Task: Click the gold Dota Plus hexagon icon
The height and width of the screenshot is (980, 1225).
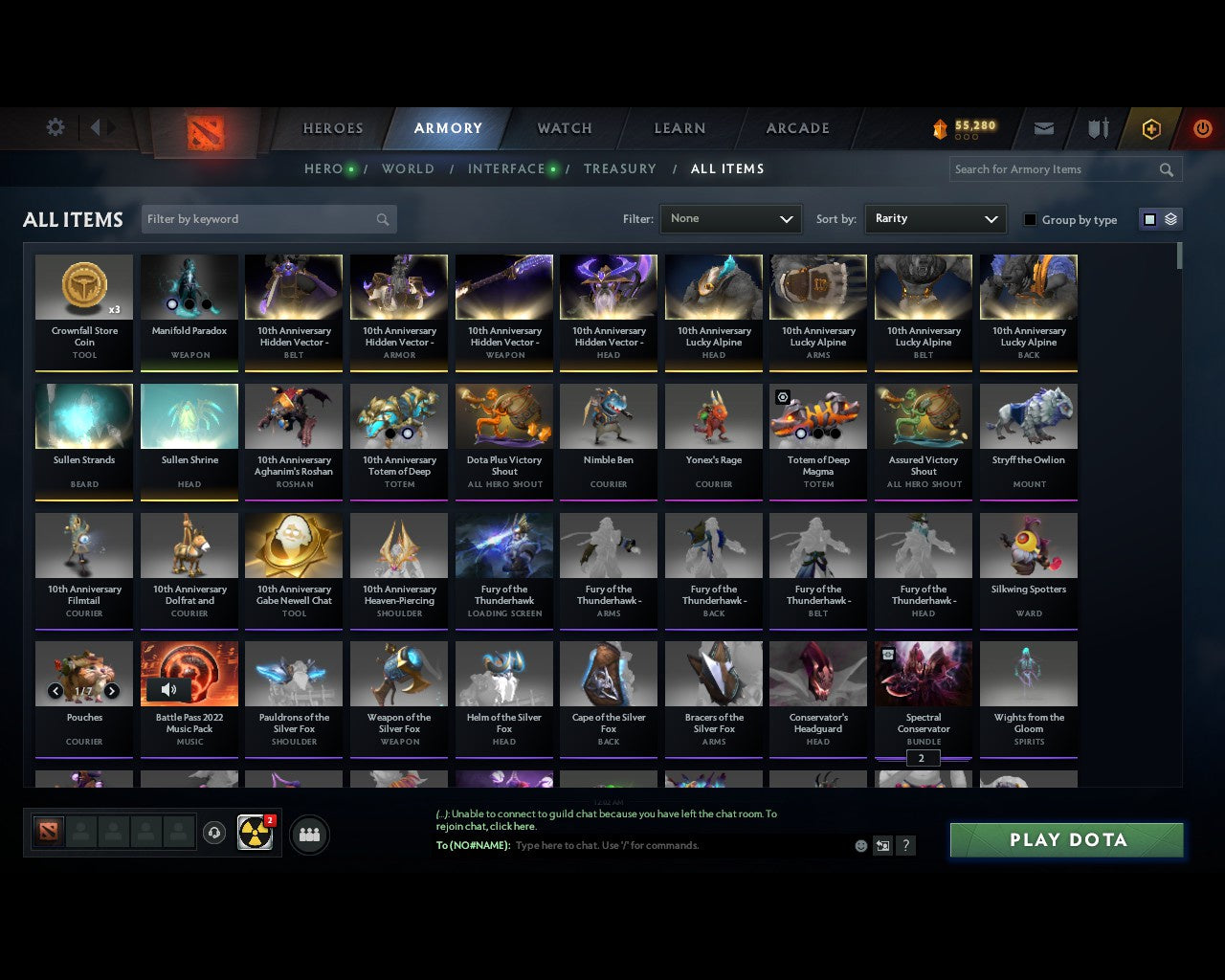Action: 1151,128
